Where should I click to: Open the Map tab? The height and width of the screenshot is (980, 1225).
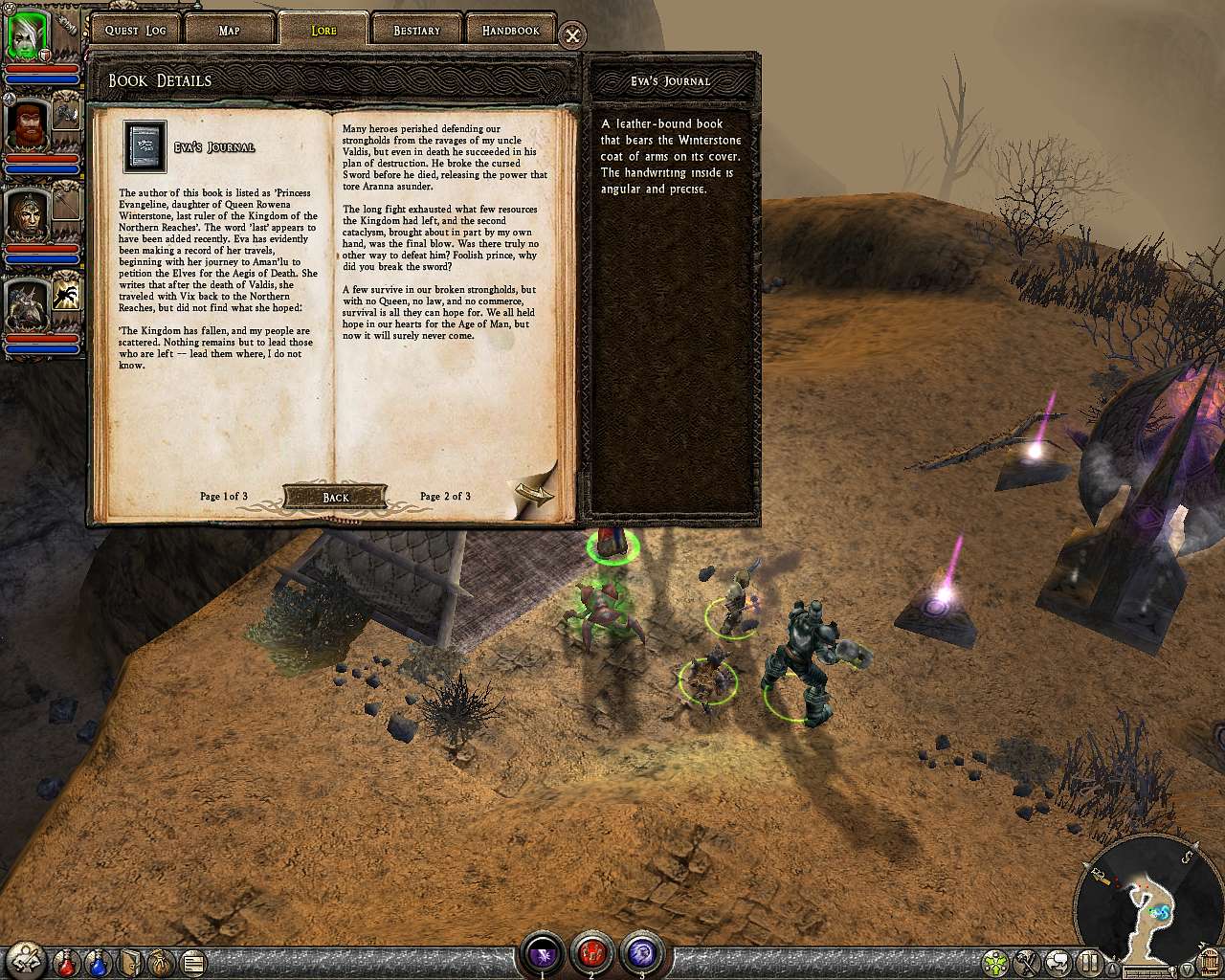(x=229, y=31)
